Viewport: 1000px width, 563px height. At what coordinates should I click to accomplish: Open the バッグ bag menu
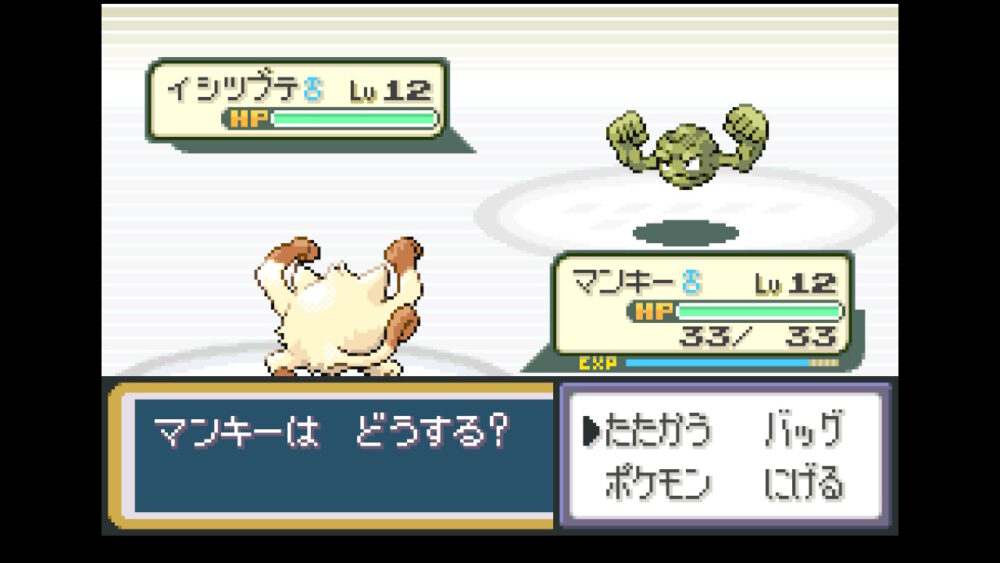pyautogui.click(x=802, y=430)
